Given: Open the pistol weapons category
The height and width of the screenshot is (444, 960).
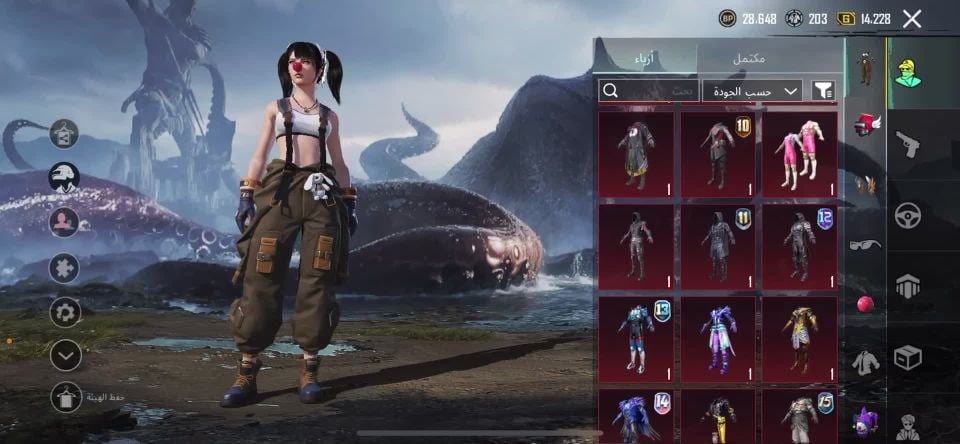Looking at the screenshot, I should pyautogui.click(x=907, y=144).
